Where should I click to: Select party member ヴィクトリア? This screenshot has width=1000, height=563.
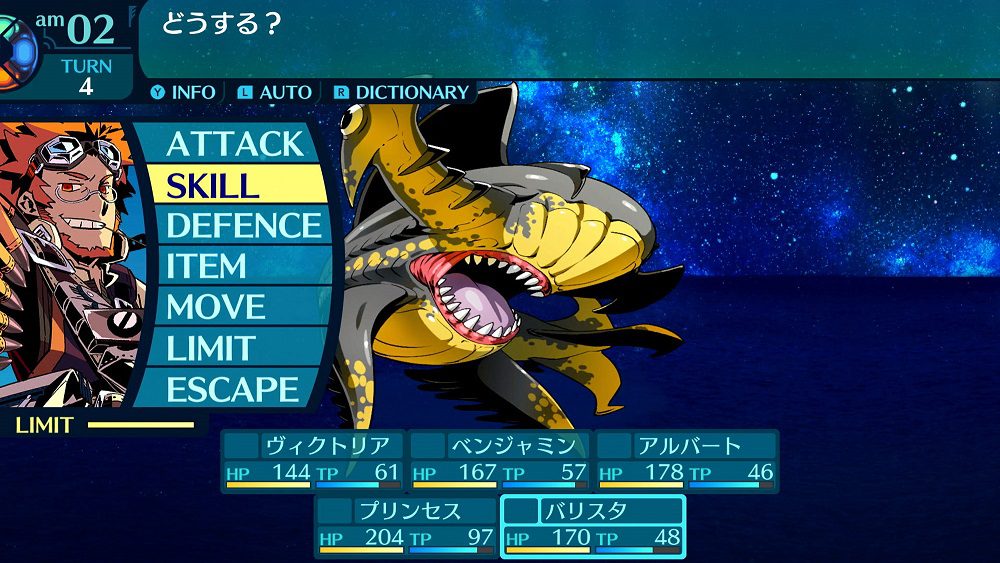pyautogui.click(x=313, y=459)
